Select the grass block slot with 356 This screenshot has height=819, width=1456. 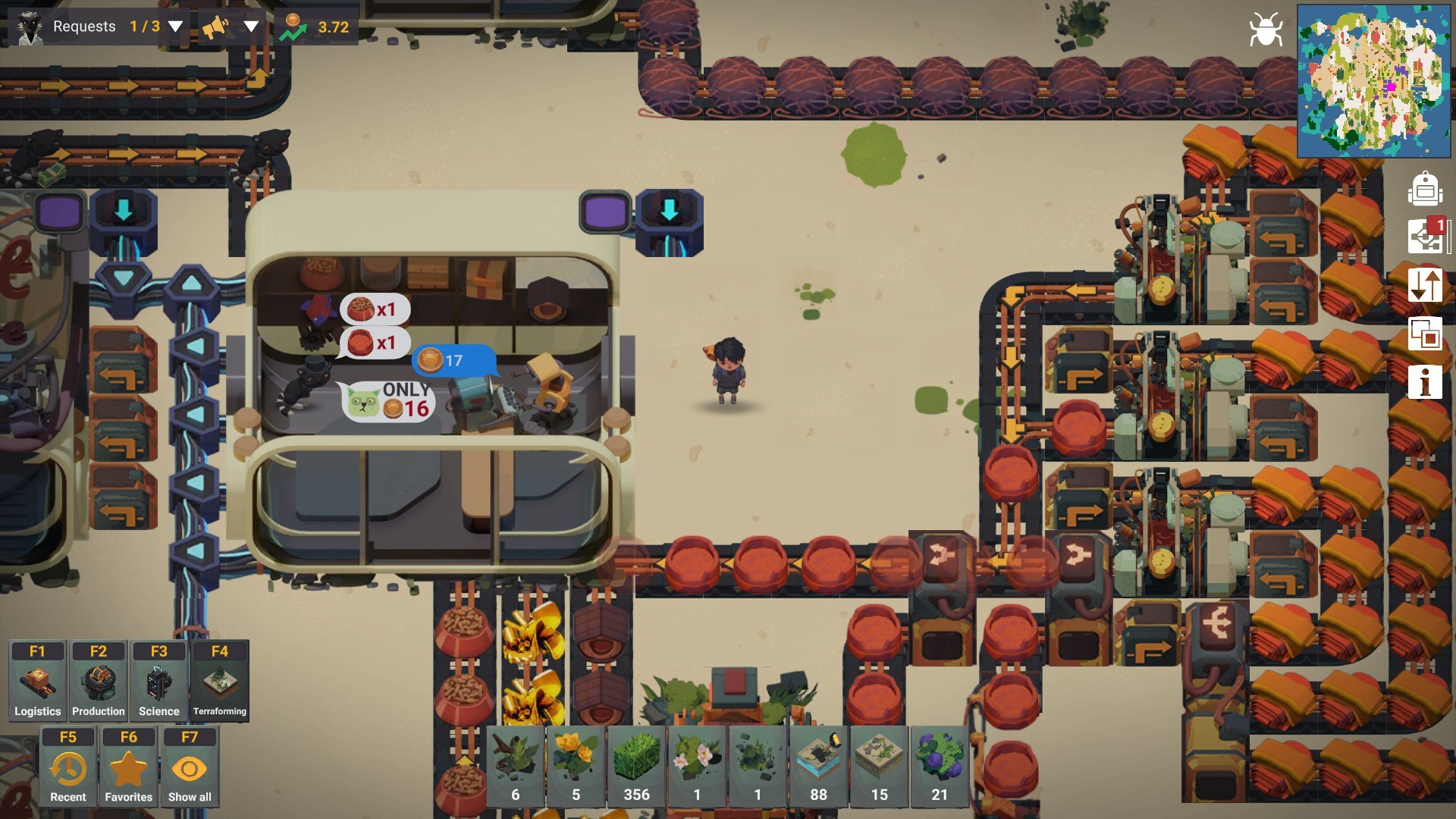tap(636, 766)
